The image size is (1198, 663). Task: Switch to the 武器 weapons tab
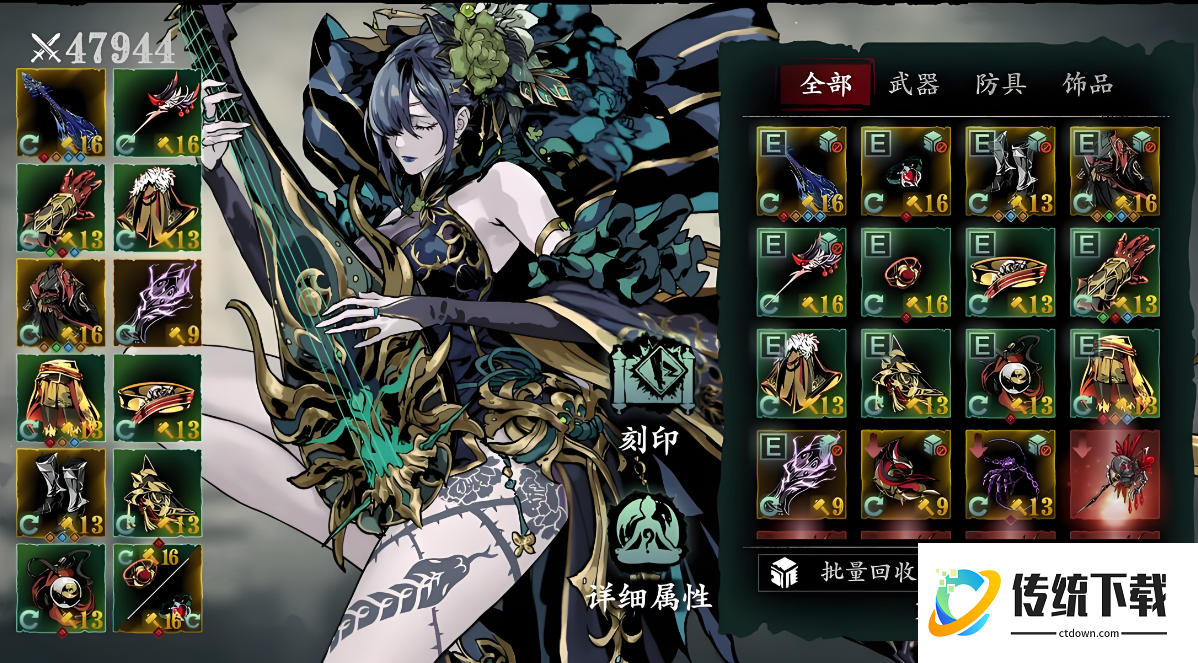pos(914,84)
